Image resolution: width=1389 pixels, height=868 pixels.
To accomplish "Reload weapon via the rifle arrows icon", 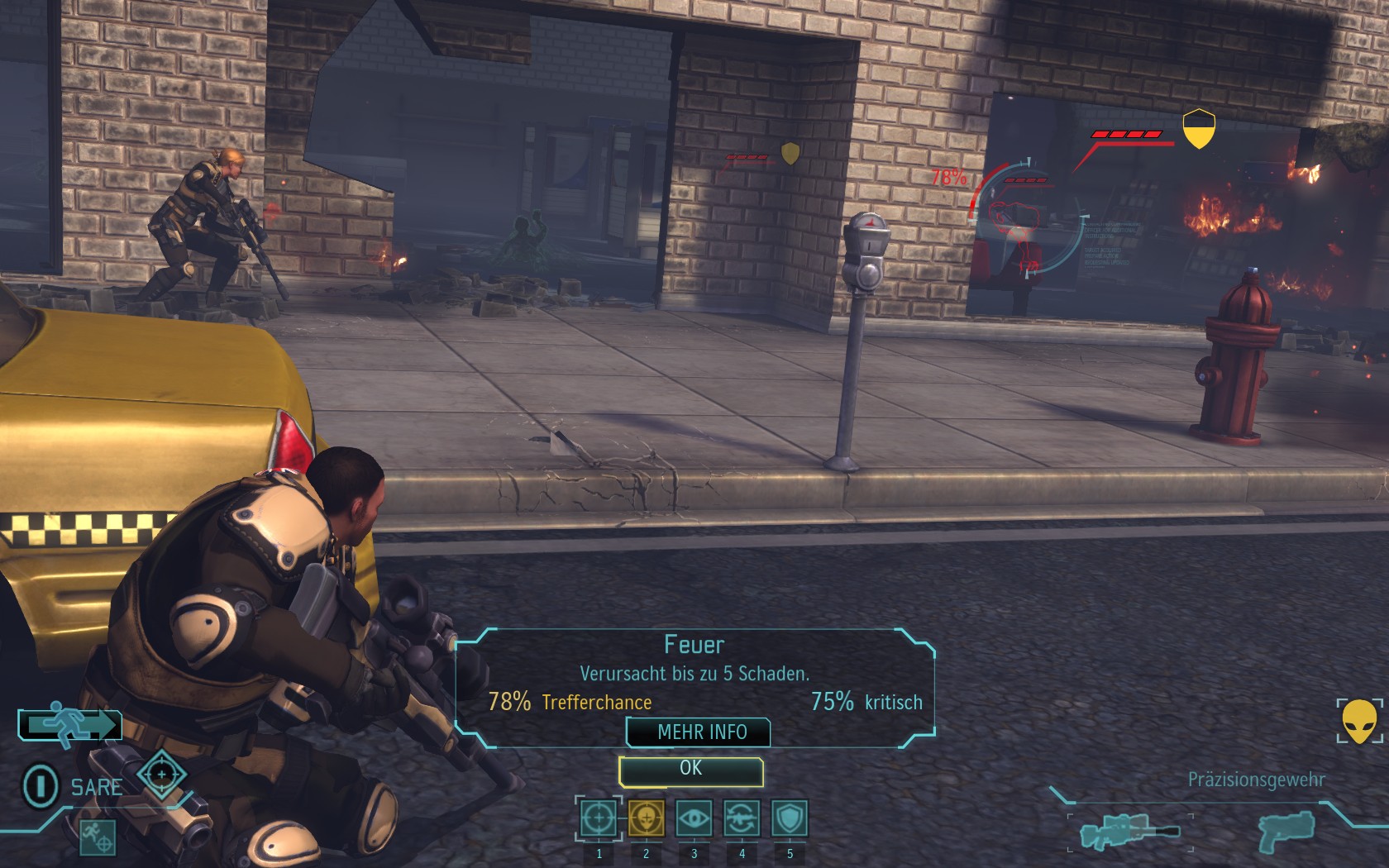I will click(x=742, y=818).
